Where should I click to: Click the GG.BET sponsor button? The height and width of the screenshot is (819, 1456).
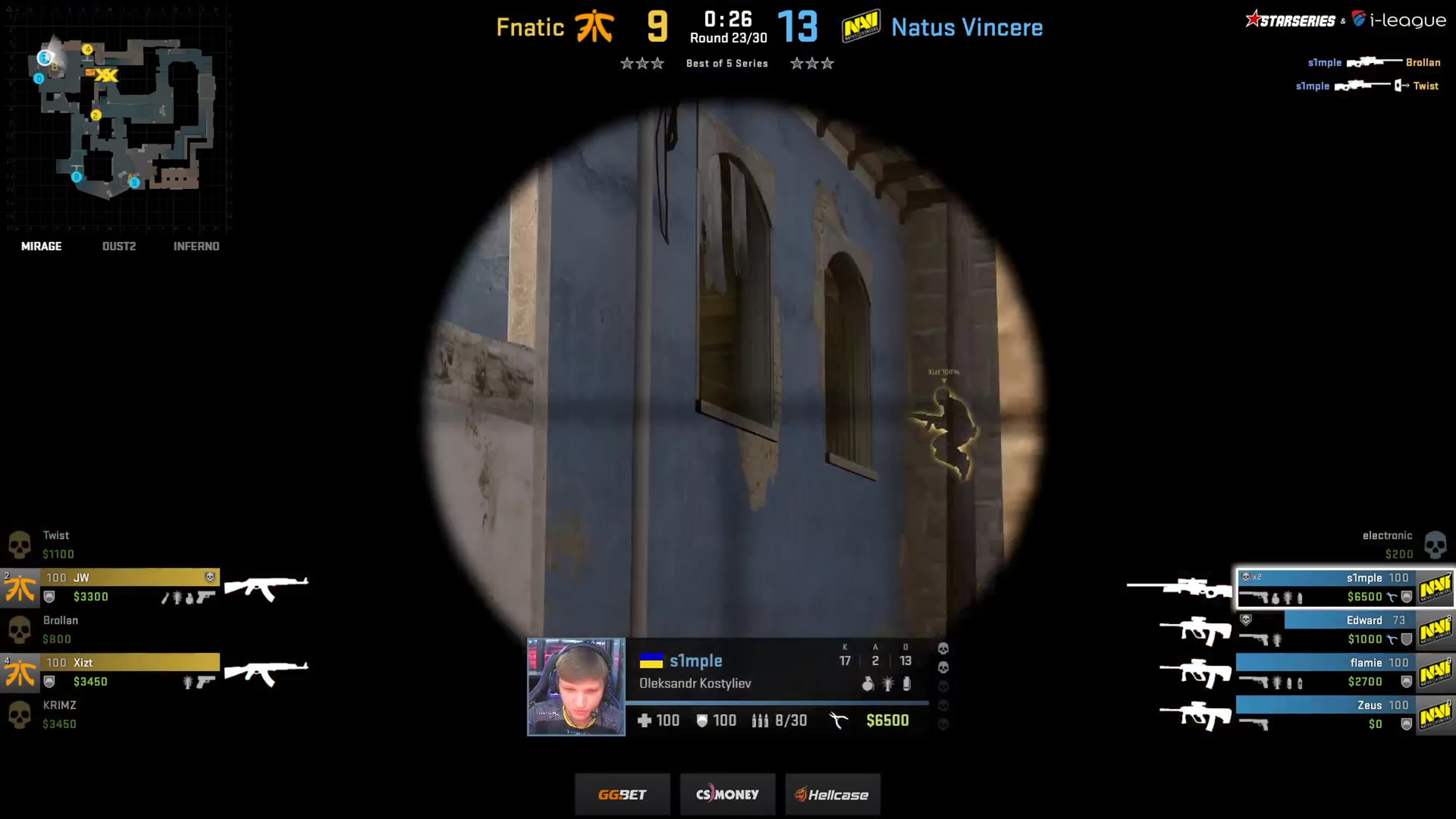622,793
